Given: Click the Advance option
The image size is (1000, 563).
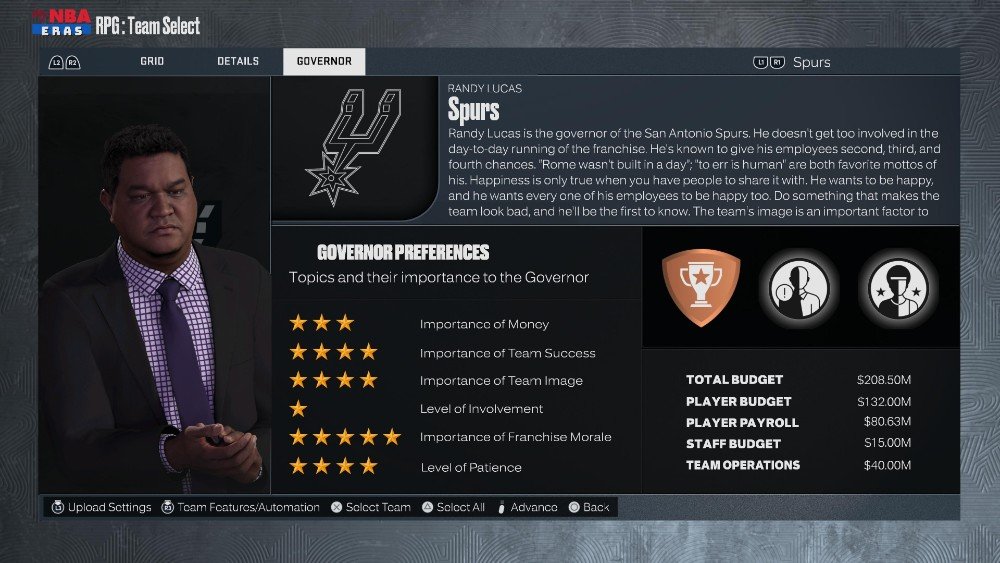Looking at the screenshot, I should [527, 507].
